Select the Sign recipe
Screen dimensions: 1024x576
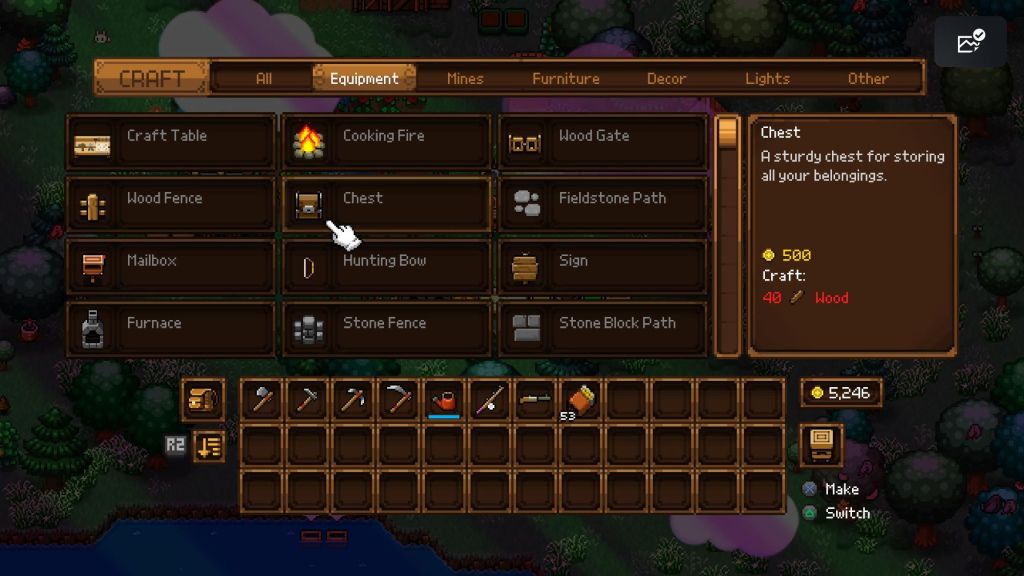(x=603, y=266)
